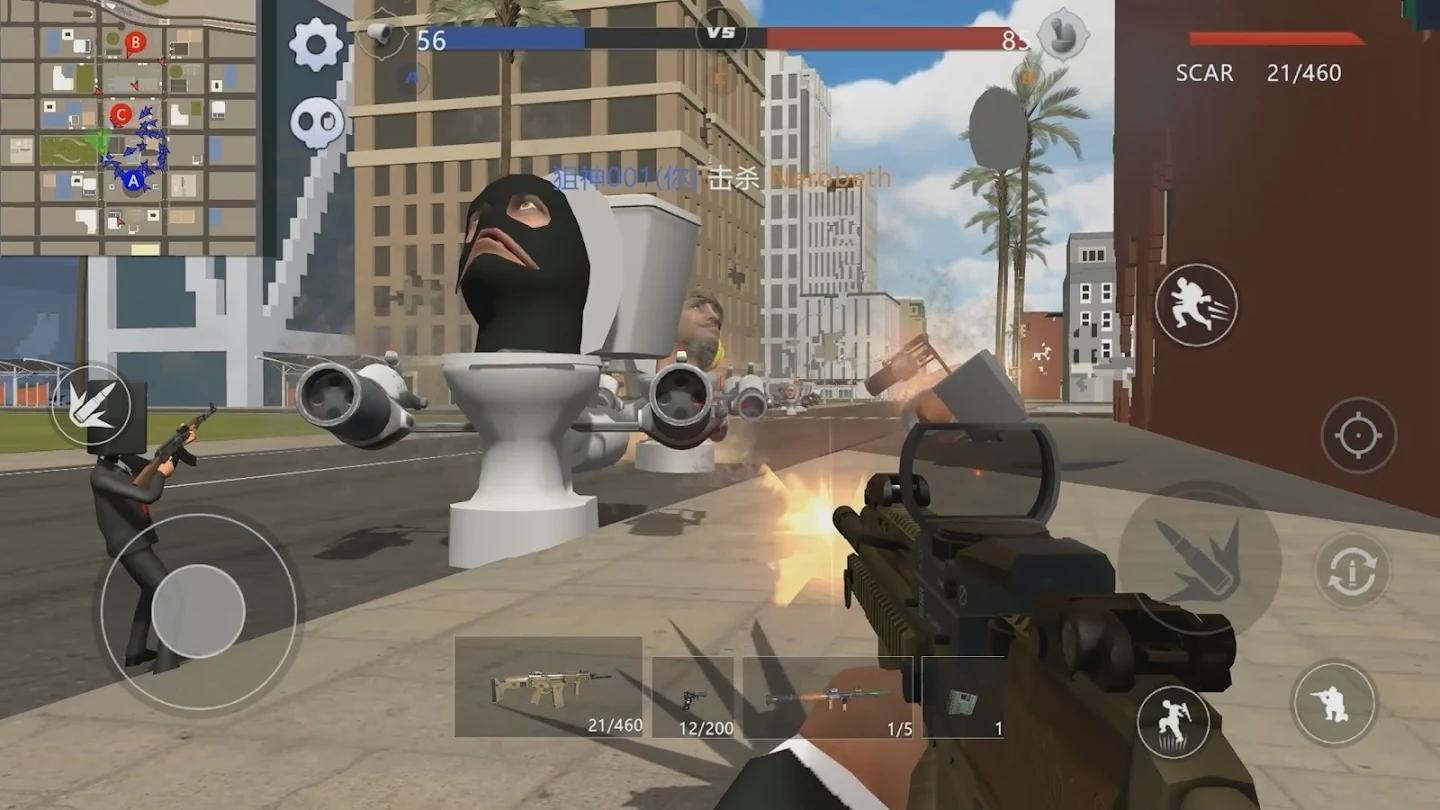
Task: Reload weapon with circular arrows button
Action: pyautogui.click(x=1352, y=570)
